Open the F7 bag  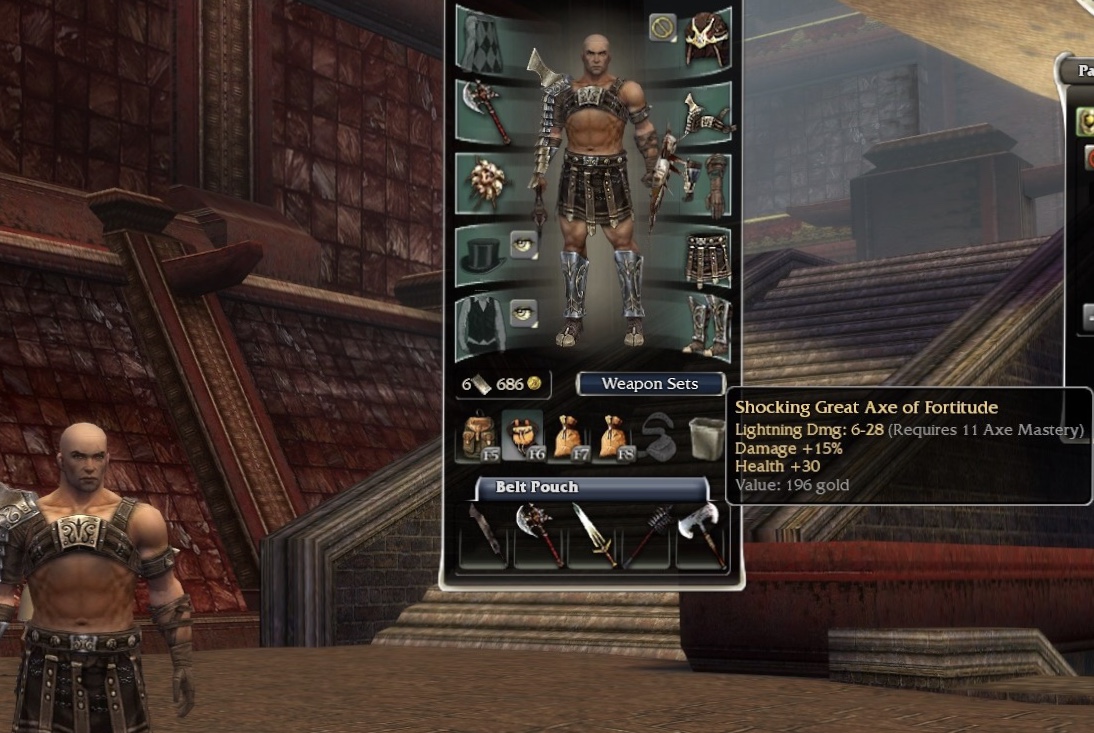(568, 437)
